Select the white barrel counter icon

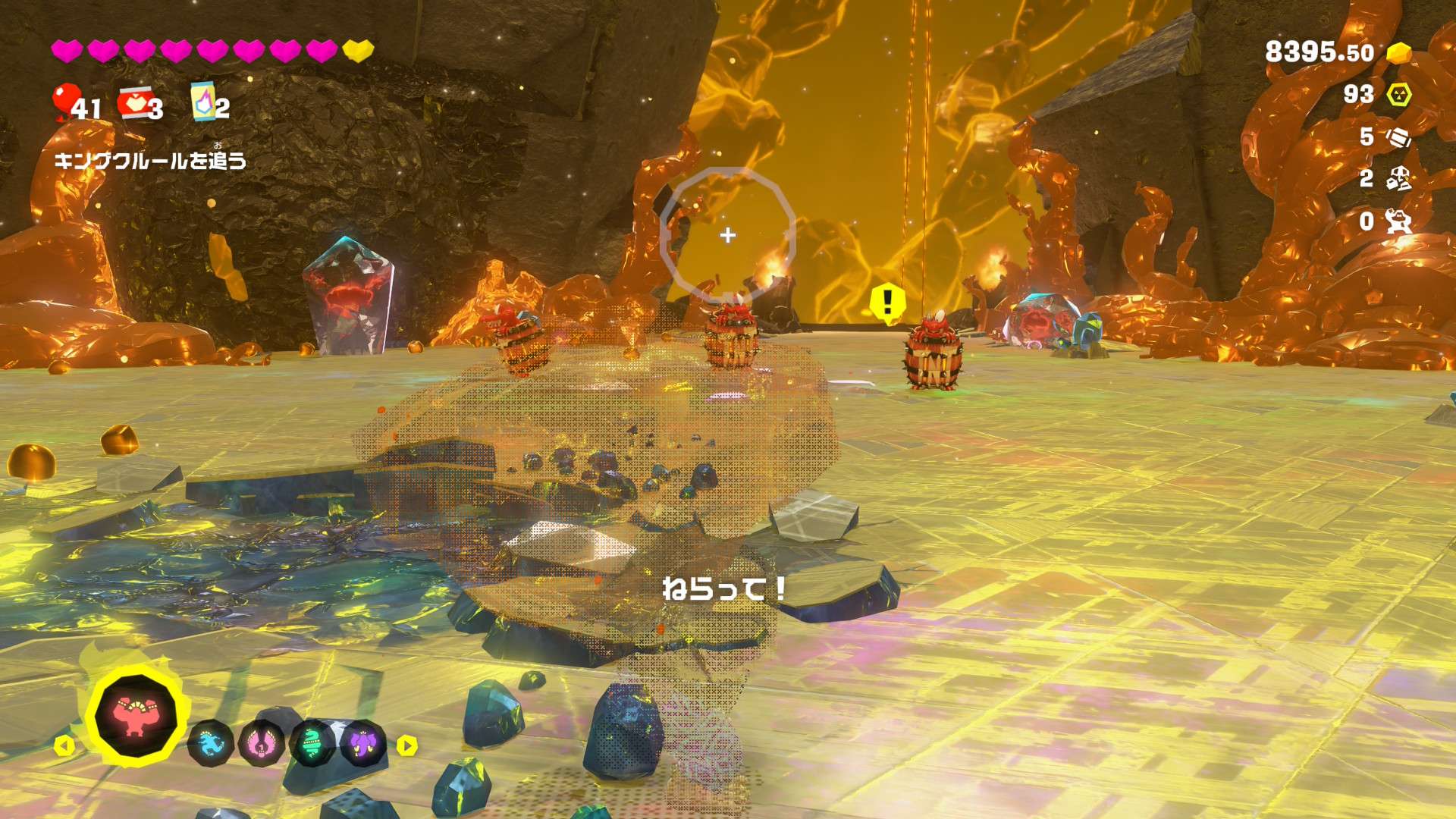pyautogui.click(x=1398, y=137)
